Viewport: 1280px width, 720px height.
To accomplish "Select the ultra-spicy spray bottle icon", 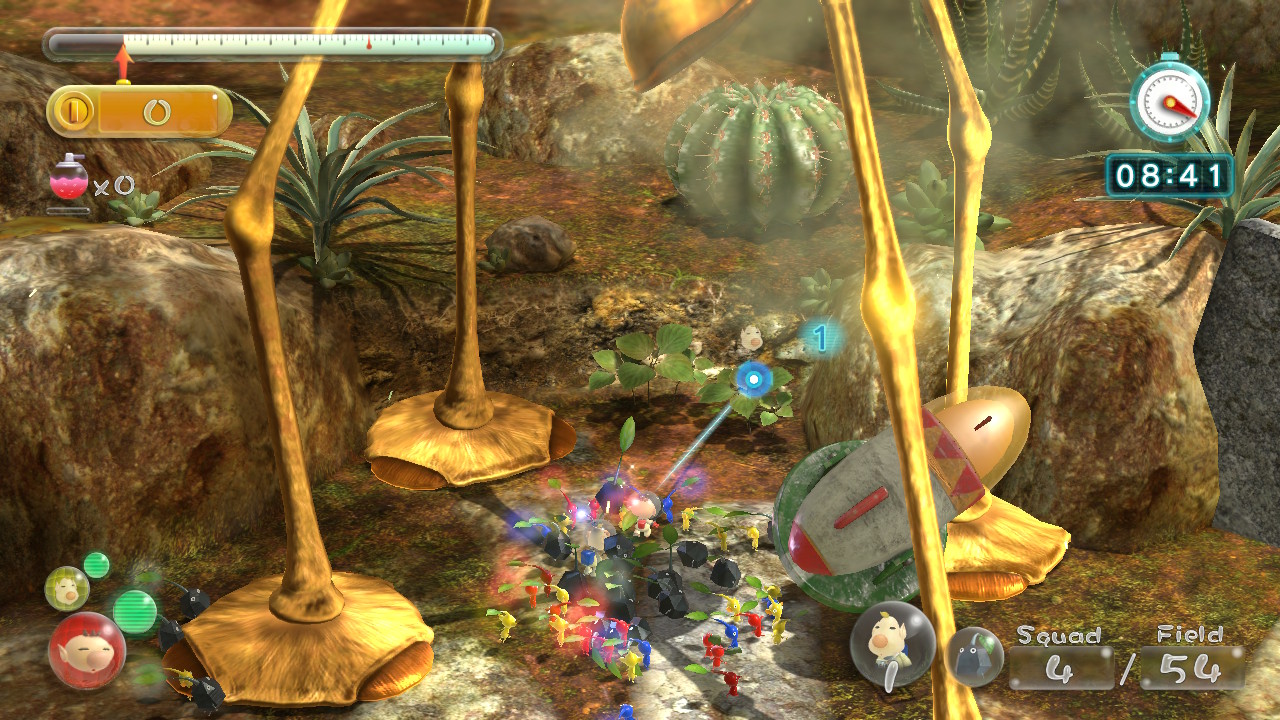I will tap(69, 180).
